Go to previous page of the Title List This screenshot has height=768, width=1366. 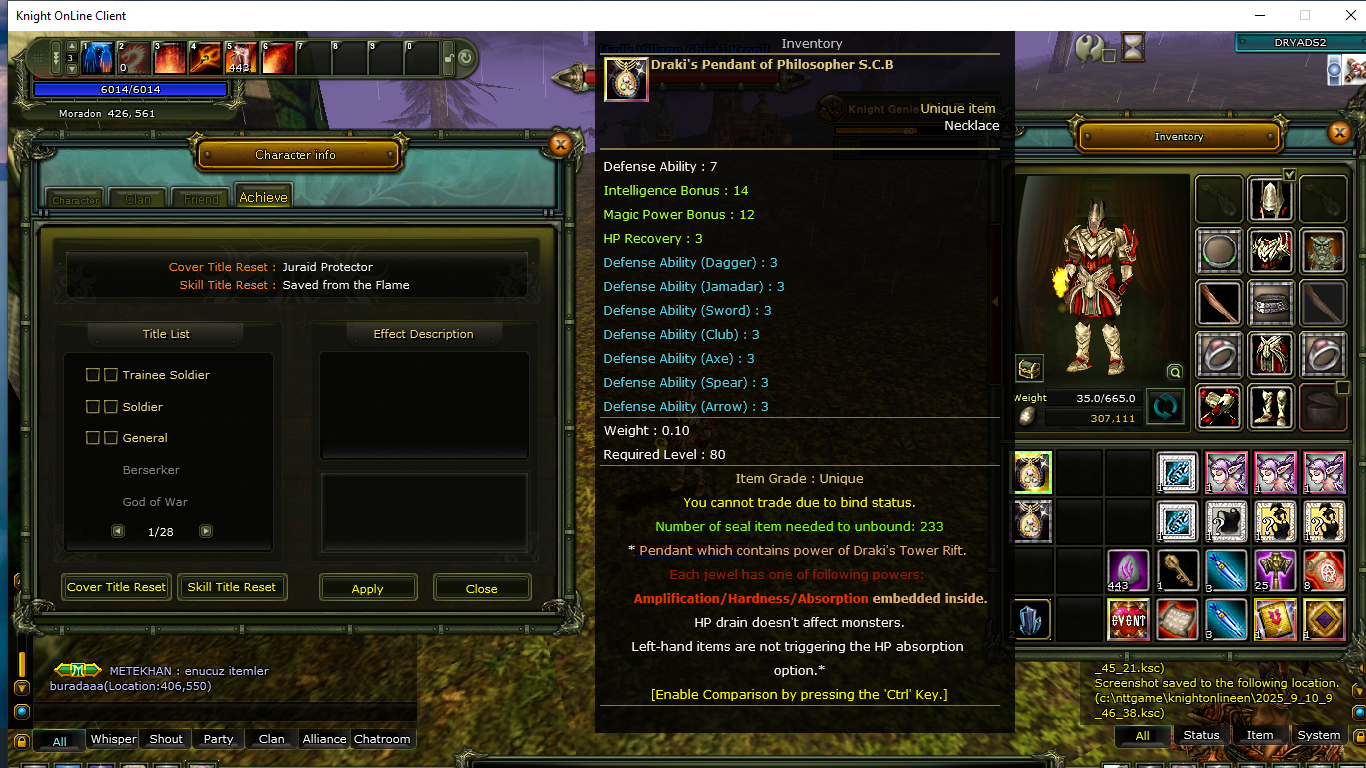pyautogui.click(x=119, y=531)
